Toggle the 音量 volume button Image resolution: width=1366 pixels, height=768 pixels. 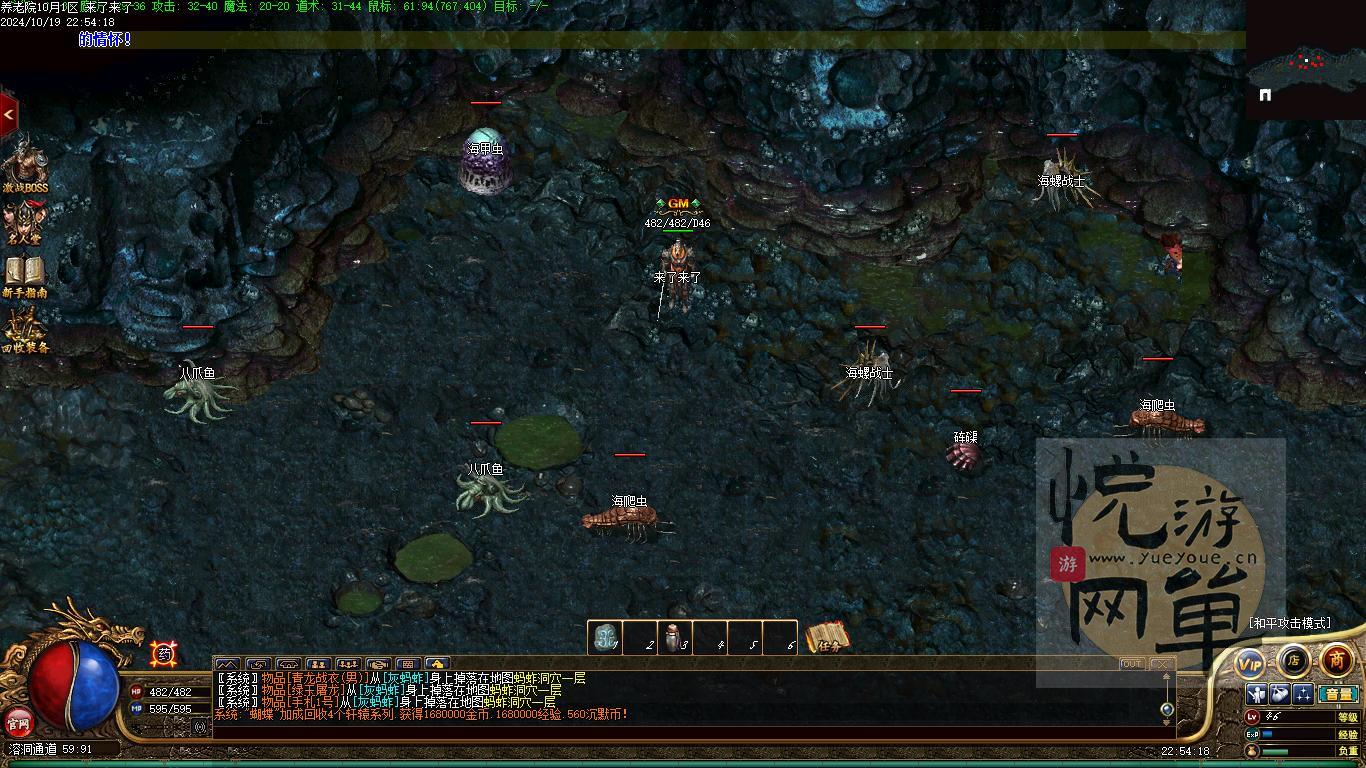coord(1338,694)
